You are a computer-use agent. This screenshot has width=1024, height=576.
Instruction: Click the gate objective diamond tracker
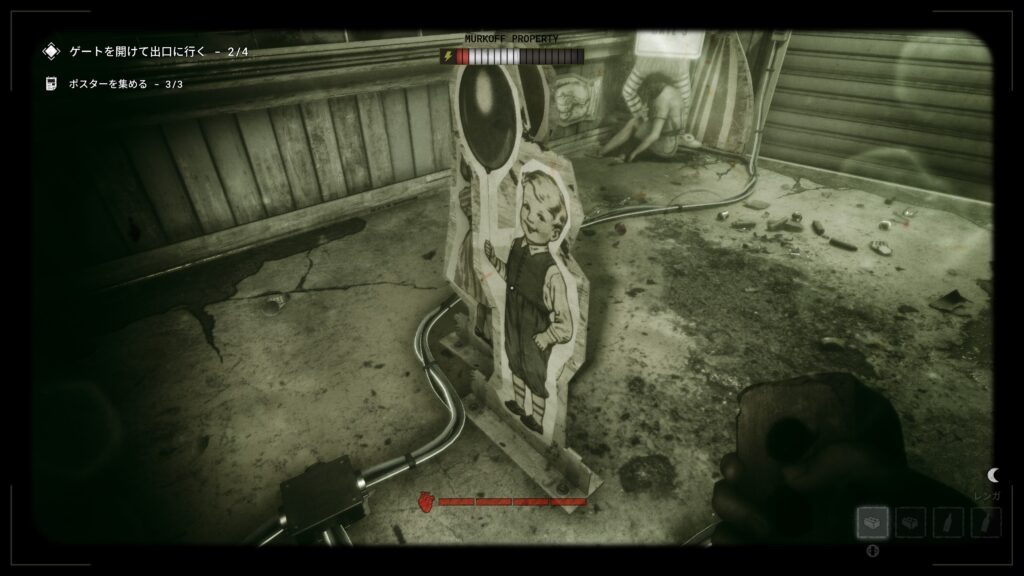coord(51,50)
